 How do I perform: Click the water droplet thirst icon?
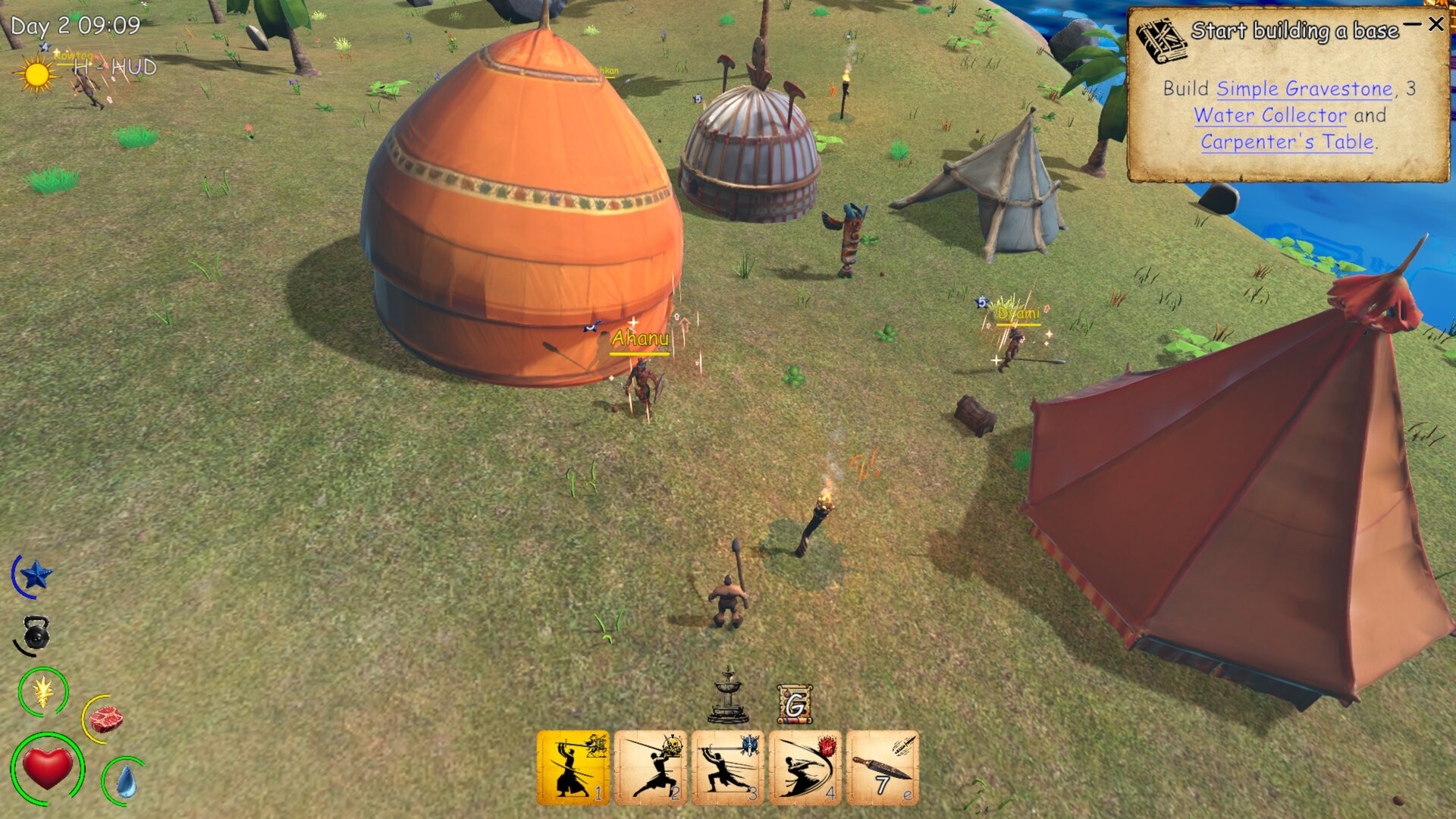[x=125, y=781]
